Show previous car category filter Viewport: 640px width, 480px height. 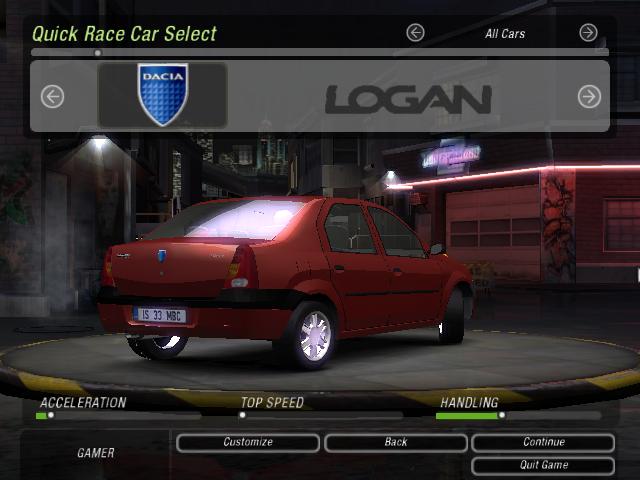(x=415, y=33)
